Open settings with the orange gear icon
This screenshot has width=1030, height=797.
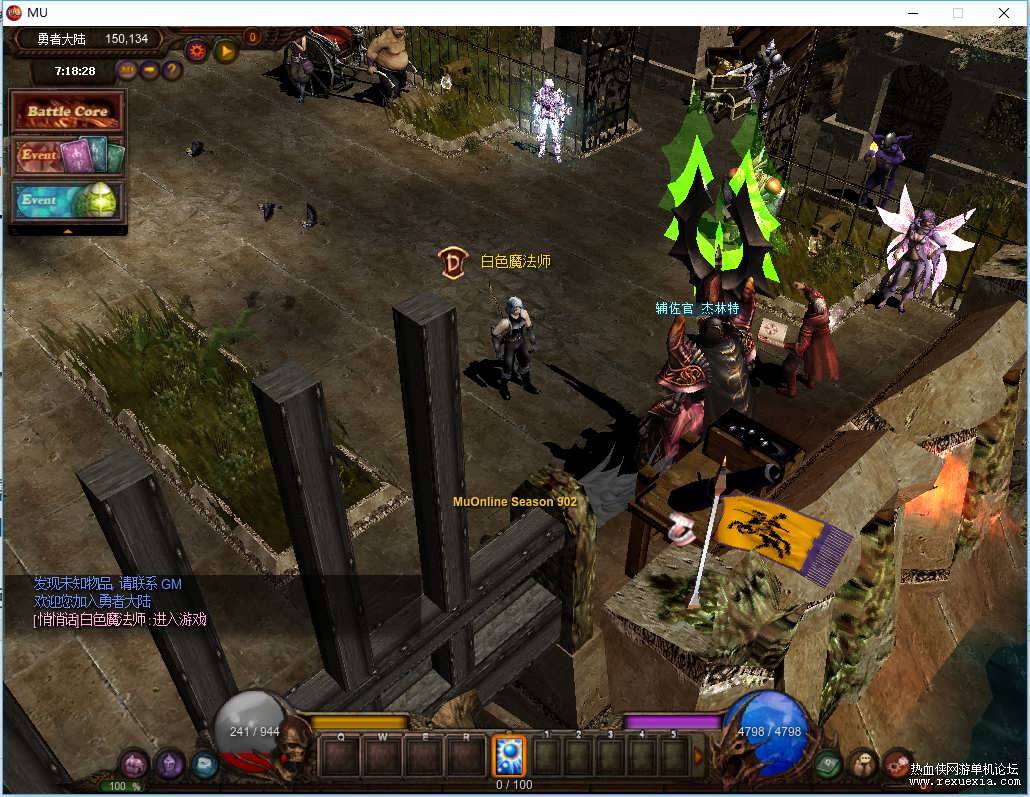tap(196, 48)
